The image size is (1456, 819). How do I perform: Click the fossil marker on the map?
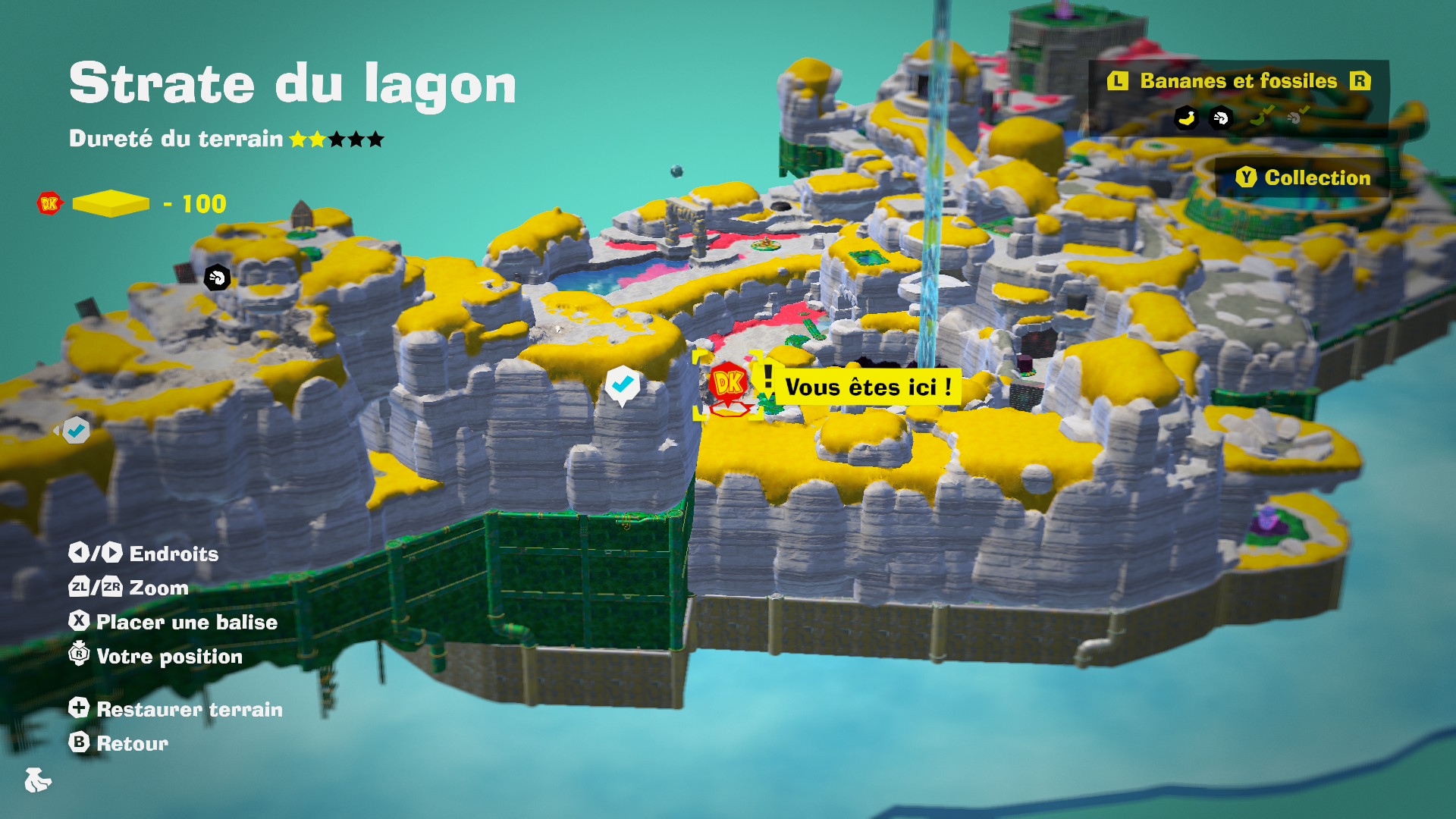(x=217, y=278)
